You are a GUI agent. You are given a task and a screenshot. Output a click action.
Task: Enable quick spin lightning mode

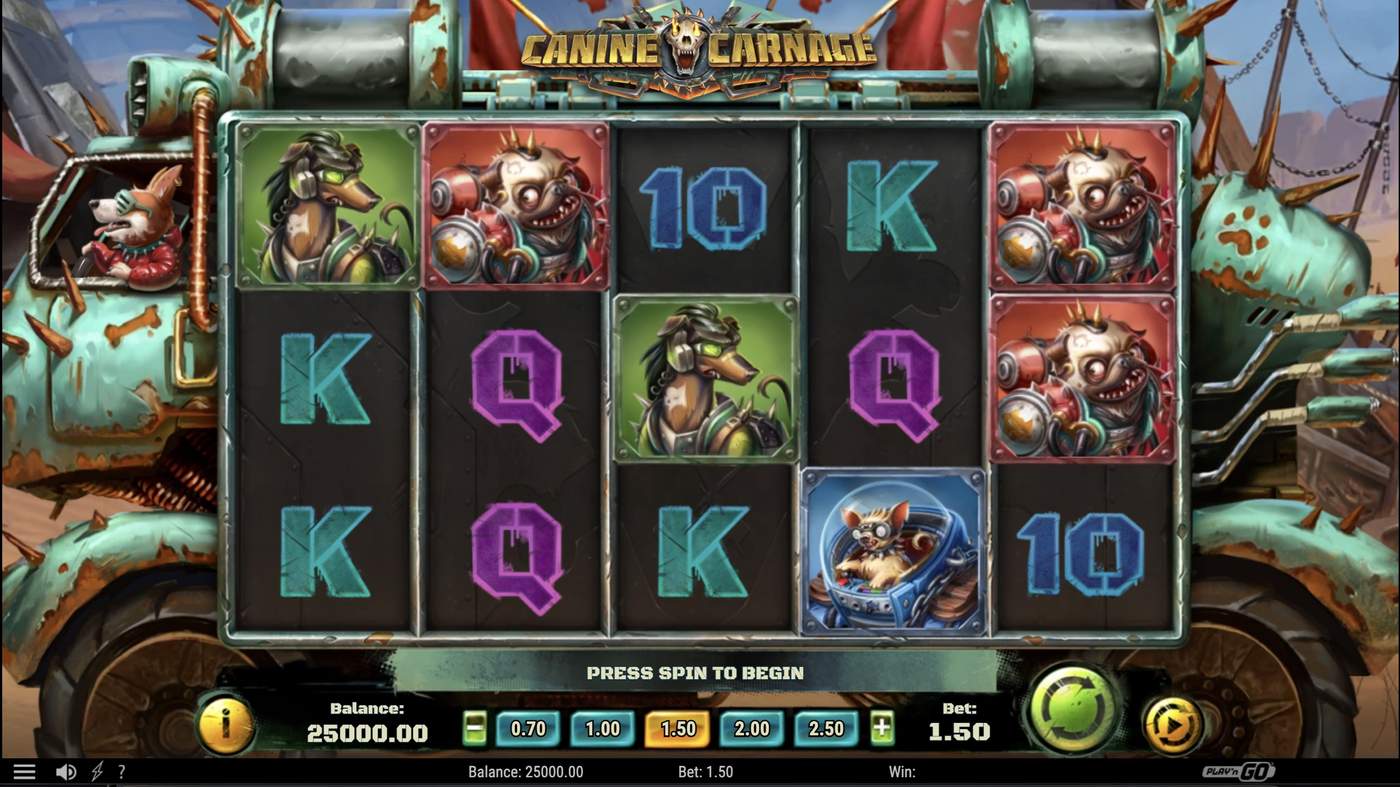[95, 770]
